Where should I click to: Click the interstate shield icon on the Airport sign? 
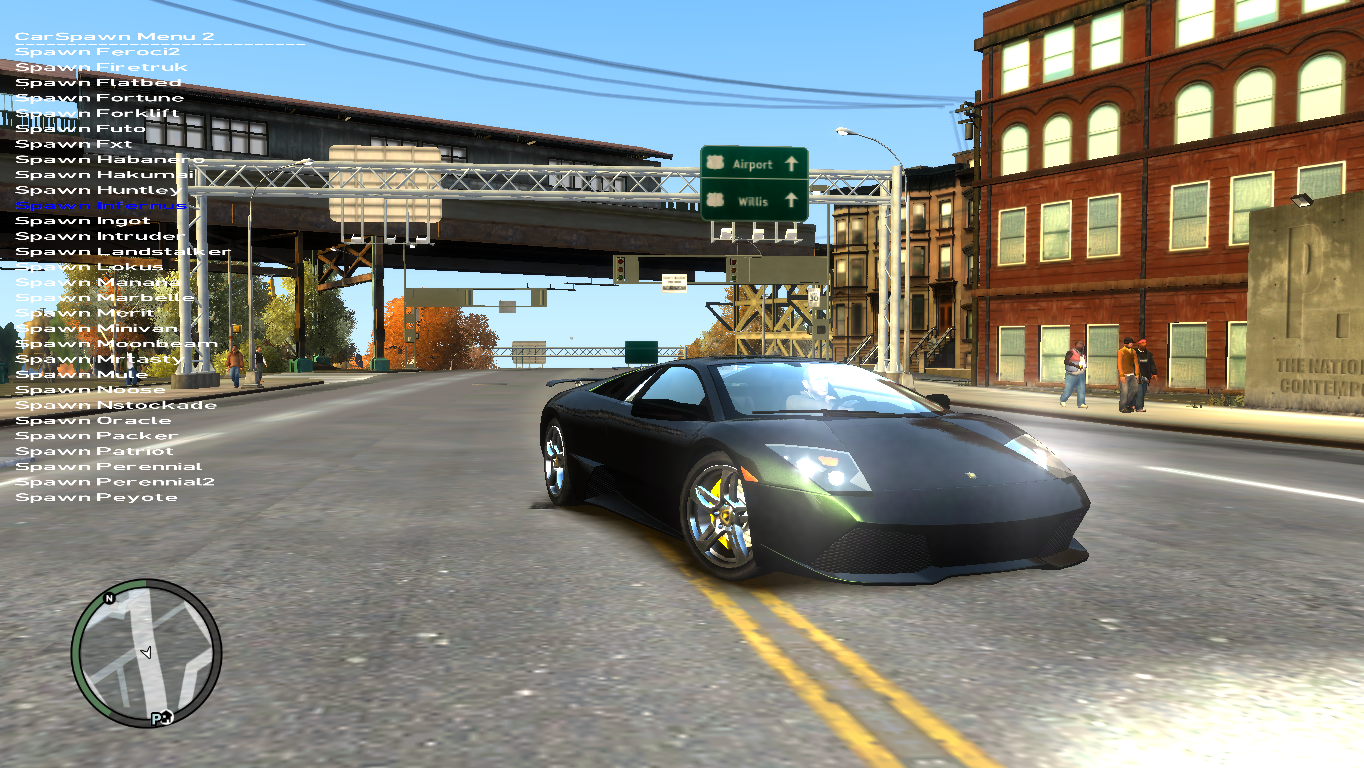(716, 163)
